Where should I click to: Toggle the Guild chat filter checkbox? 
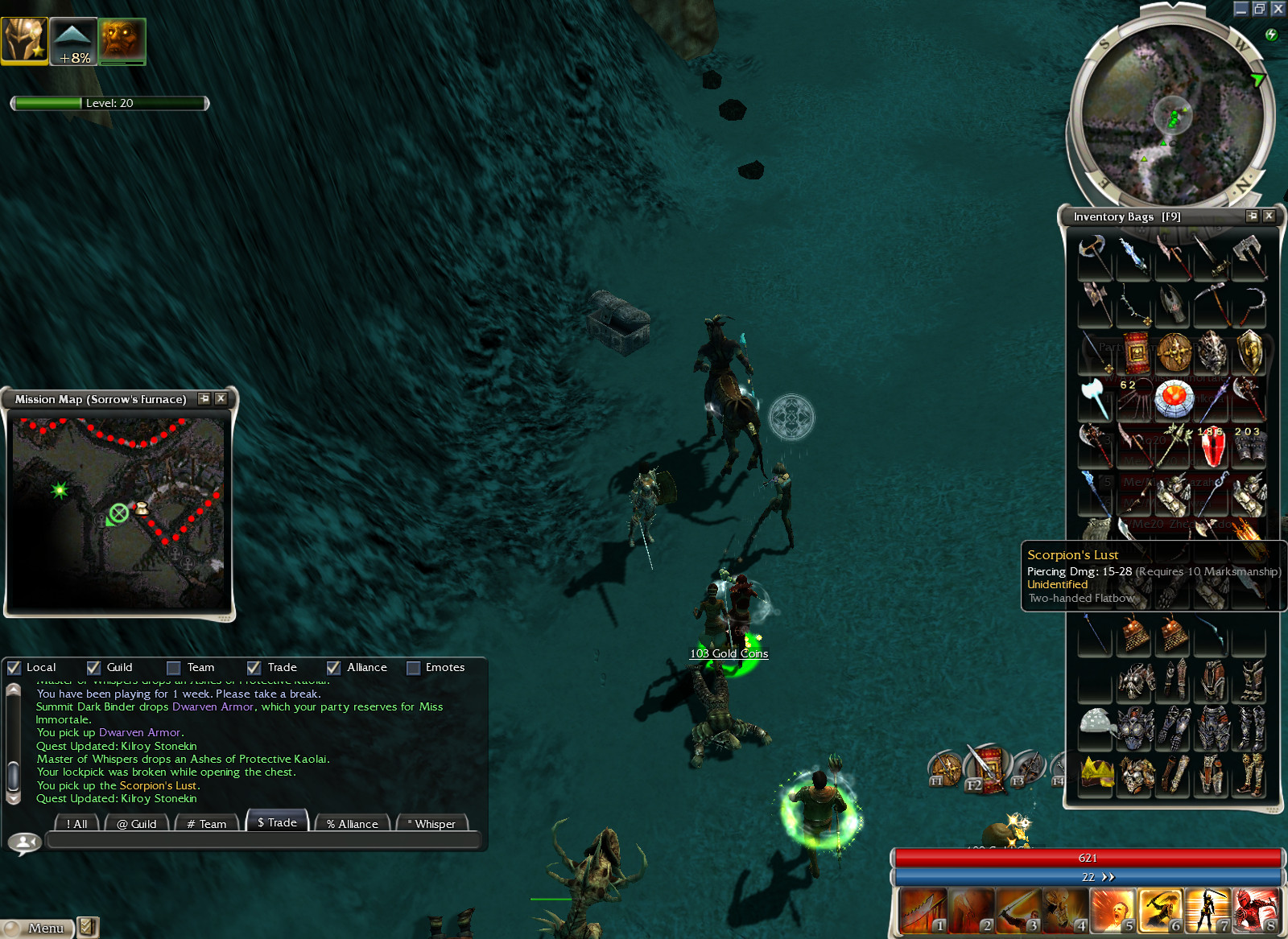click(93, 667)
